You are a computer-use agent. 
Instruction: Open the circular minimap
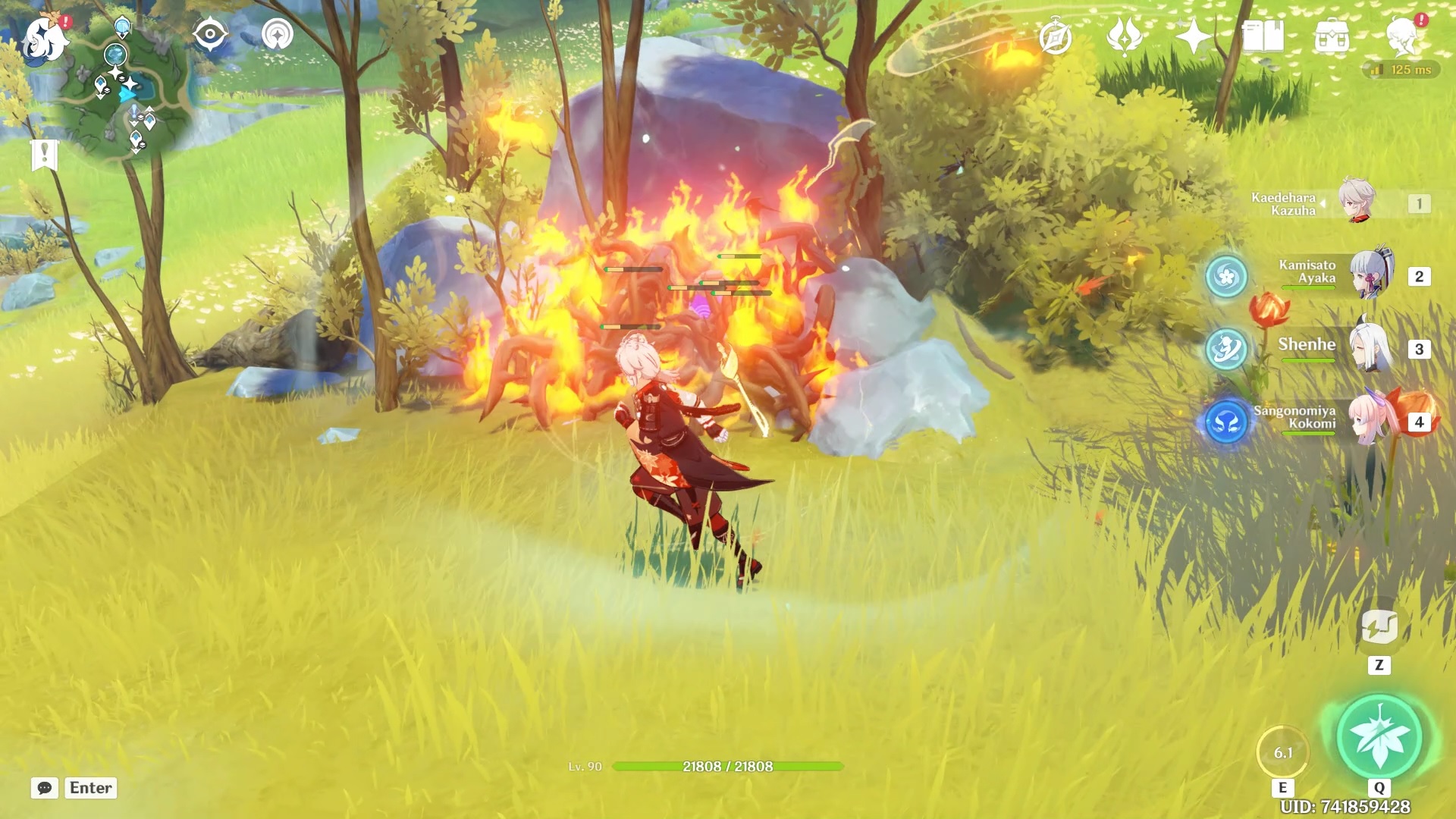pos(125,95)
